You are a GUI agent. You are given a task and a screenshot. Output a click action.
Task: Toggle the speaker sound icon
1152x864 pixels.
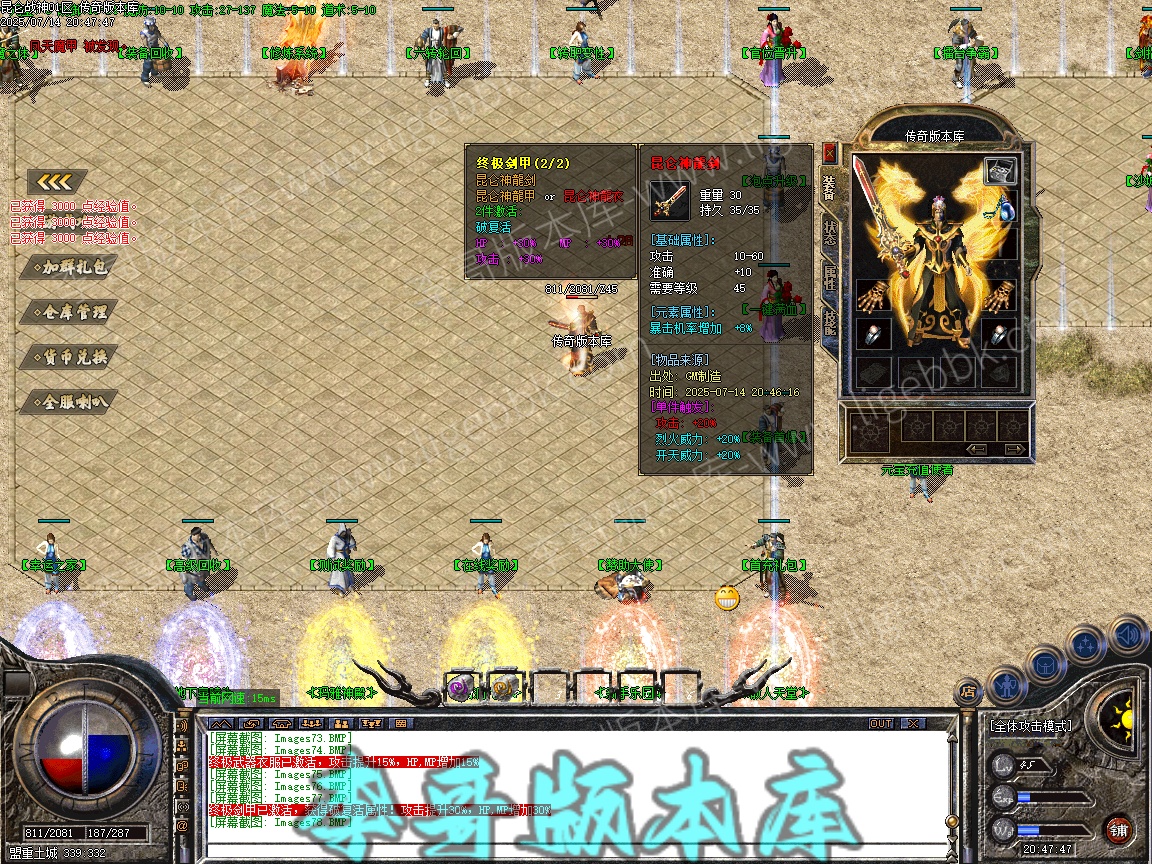[1128, 633]
